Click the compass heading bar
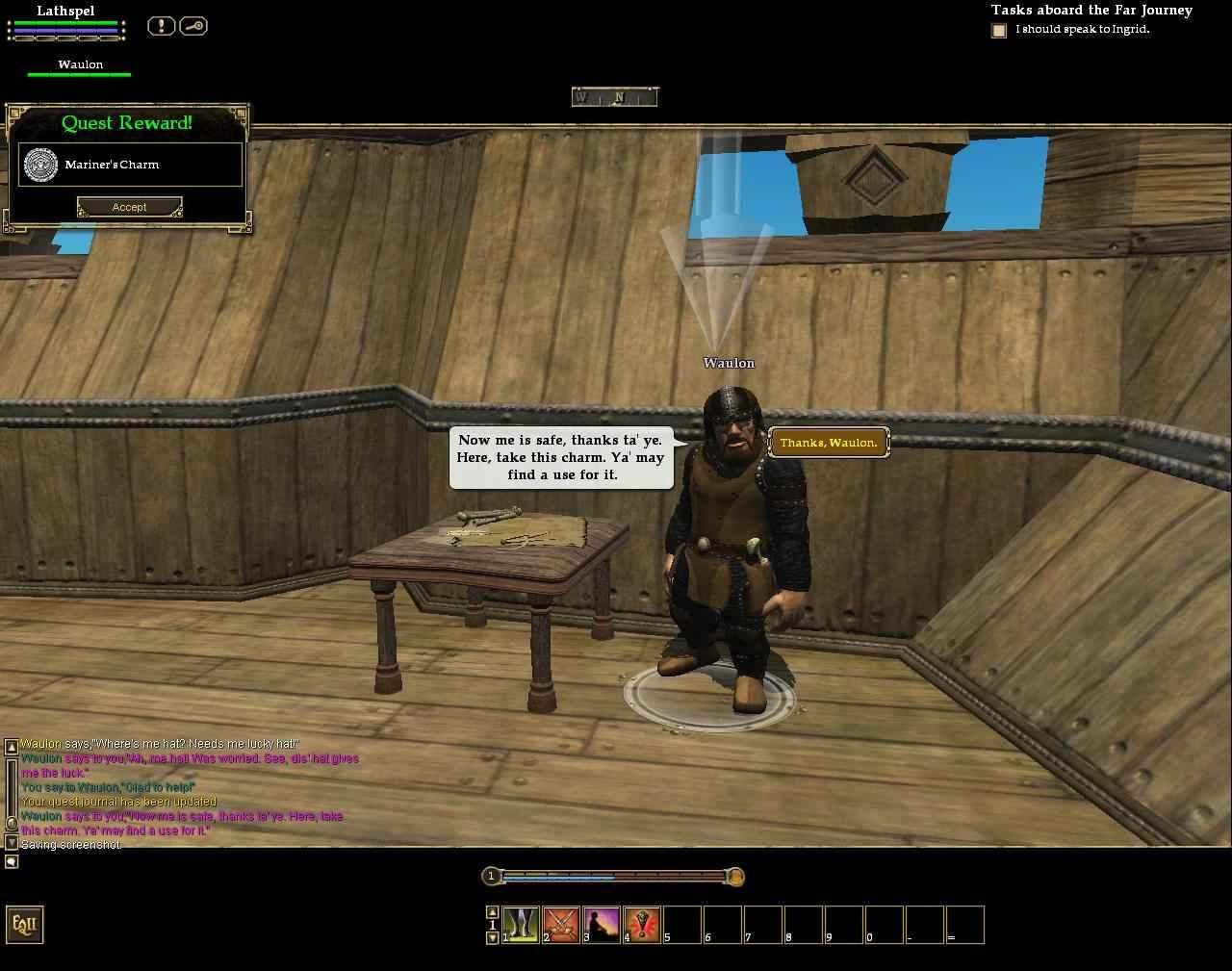This screenshot has height=971, width=1232. pos(614,97)
